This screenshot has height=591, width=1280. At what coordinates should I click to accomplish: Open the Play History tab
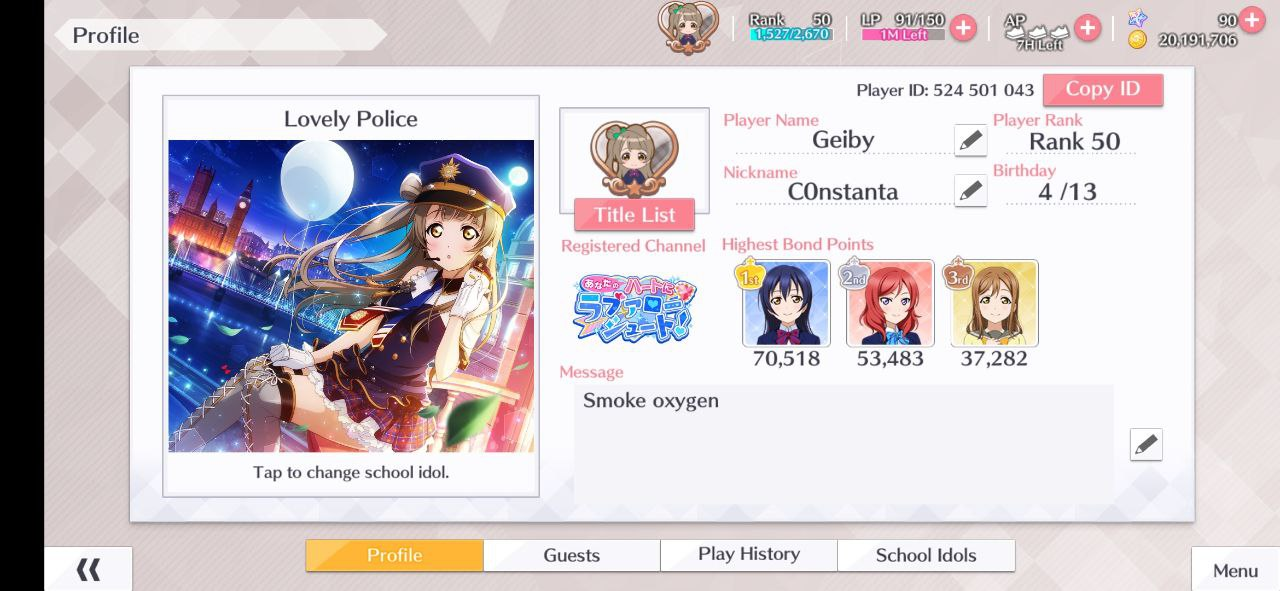click(749, 555)
